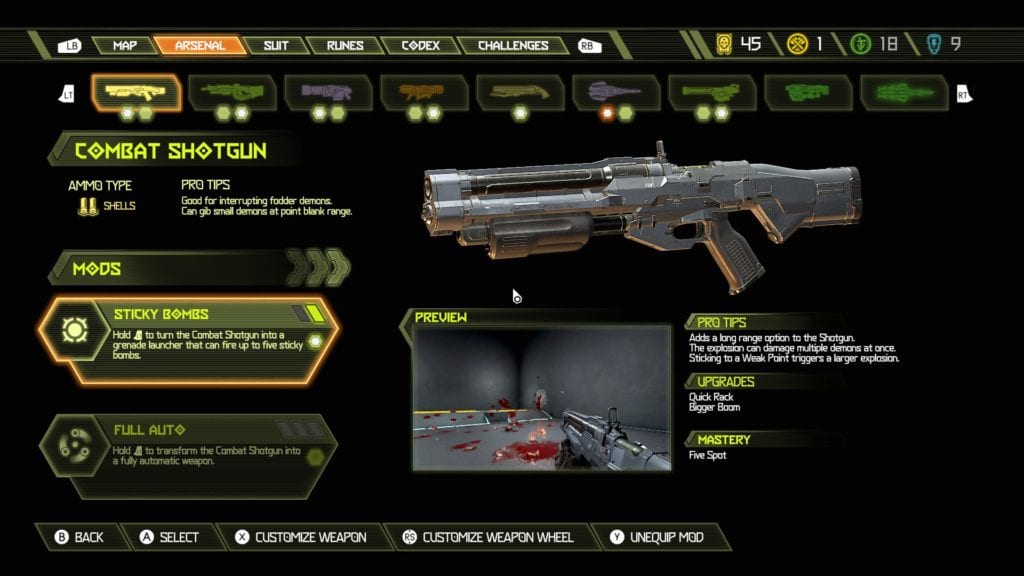Viewport: 1024px width, 576px height.
Task: Click the Sticky Bombs preview video
Action: [x=541, y=398]
